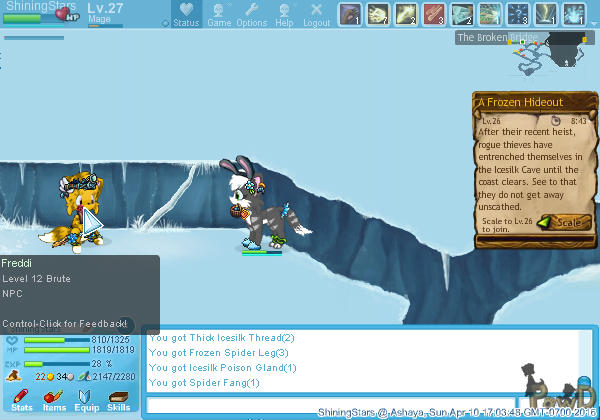Open the Game menu
Screen dimensions: 600x420
pos(219,15)
